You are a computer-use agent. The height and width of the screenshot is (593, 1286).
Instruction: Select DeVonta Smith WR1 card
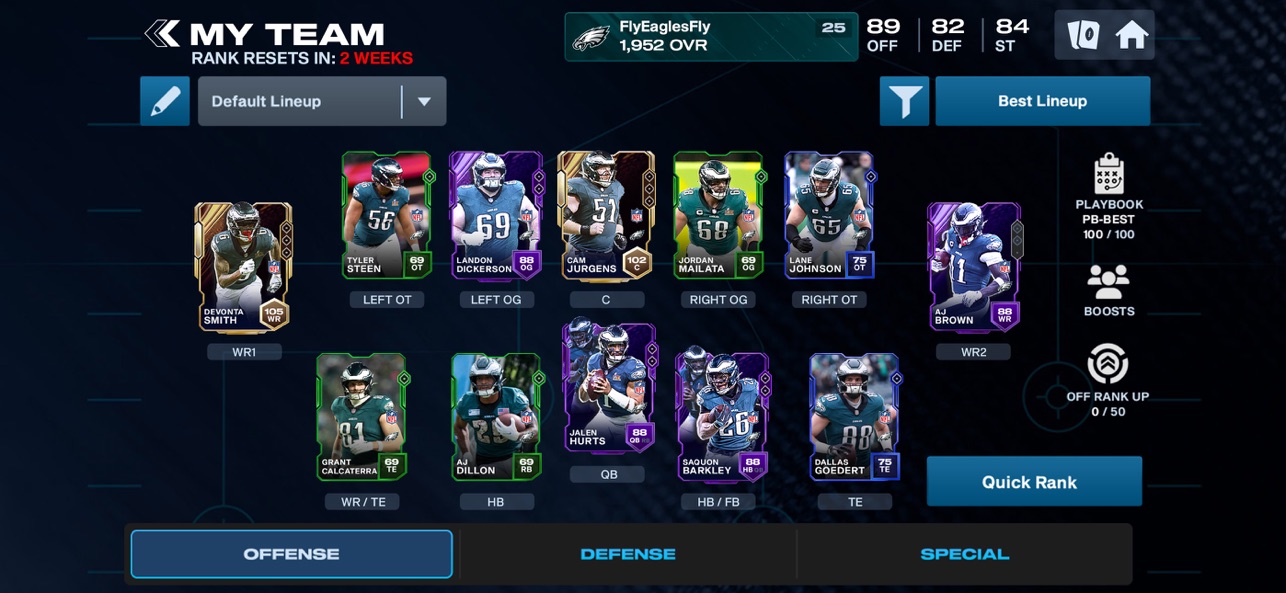[x=243, y=267]
